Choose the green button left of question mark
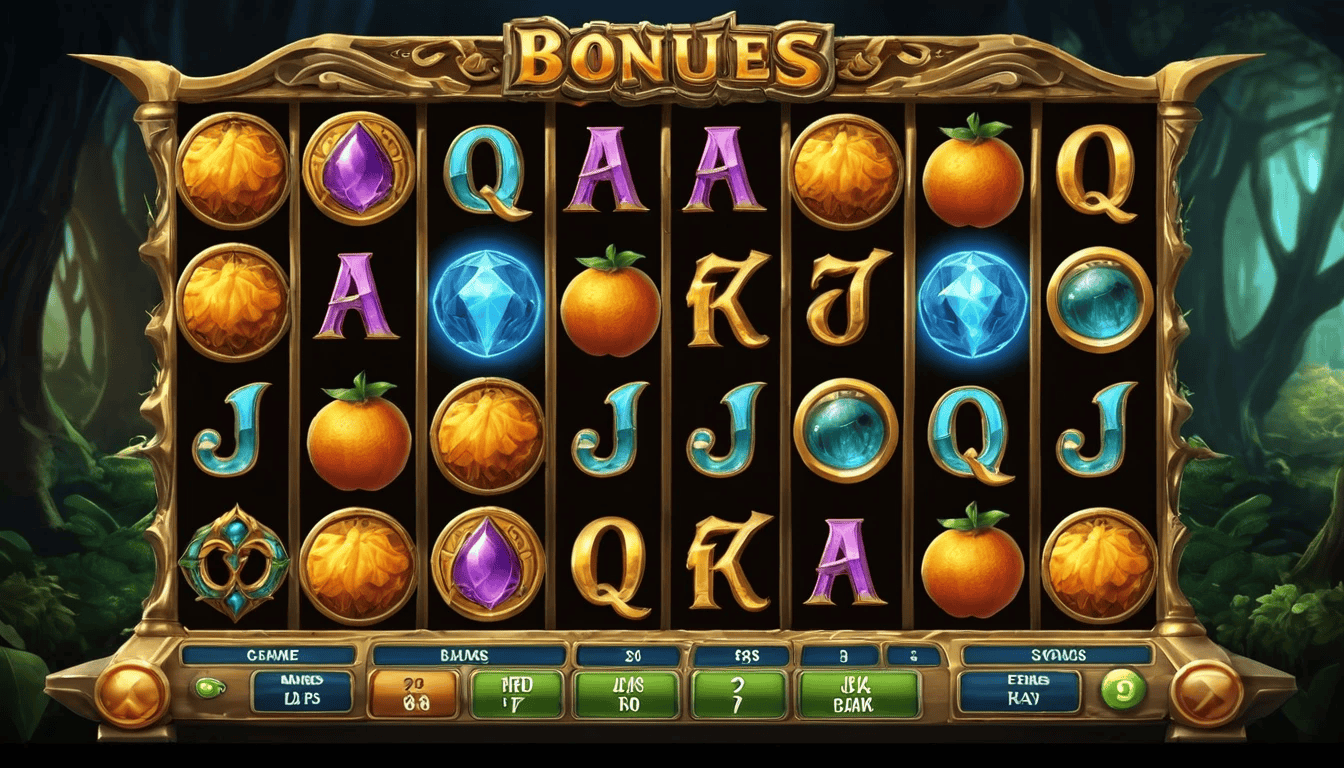This screenshot has height=768, width=1344. point(627,694)
